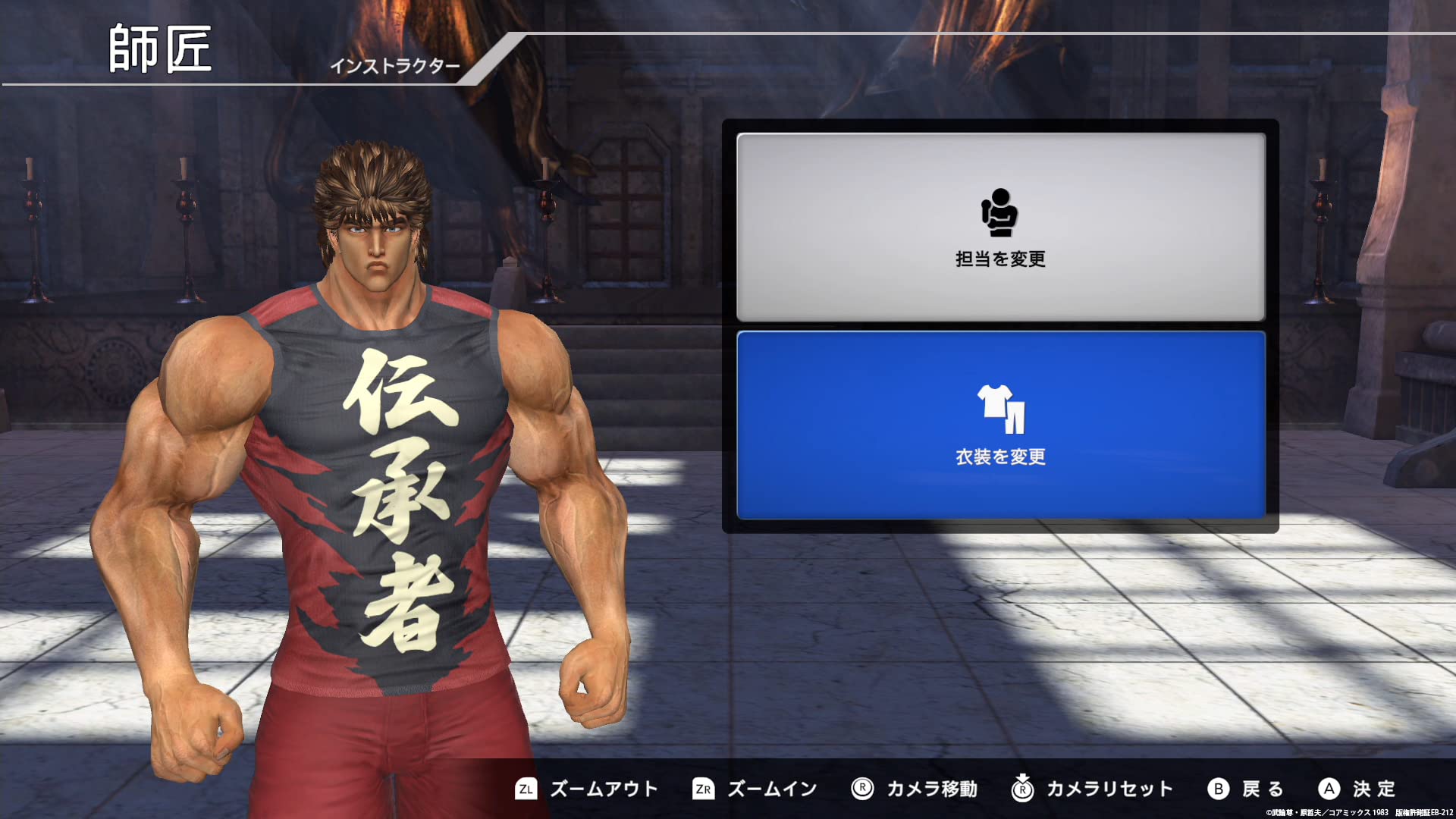Click the インストラクター subtitle label
1456x819 pixels.
click(x=397, y=67)
